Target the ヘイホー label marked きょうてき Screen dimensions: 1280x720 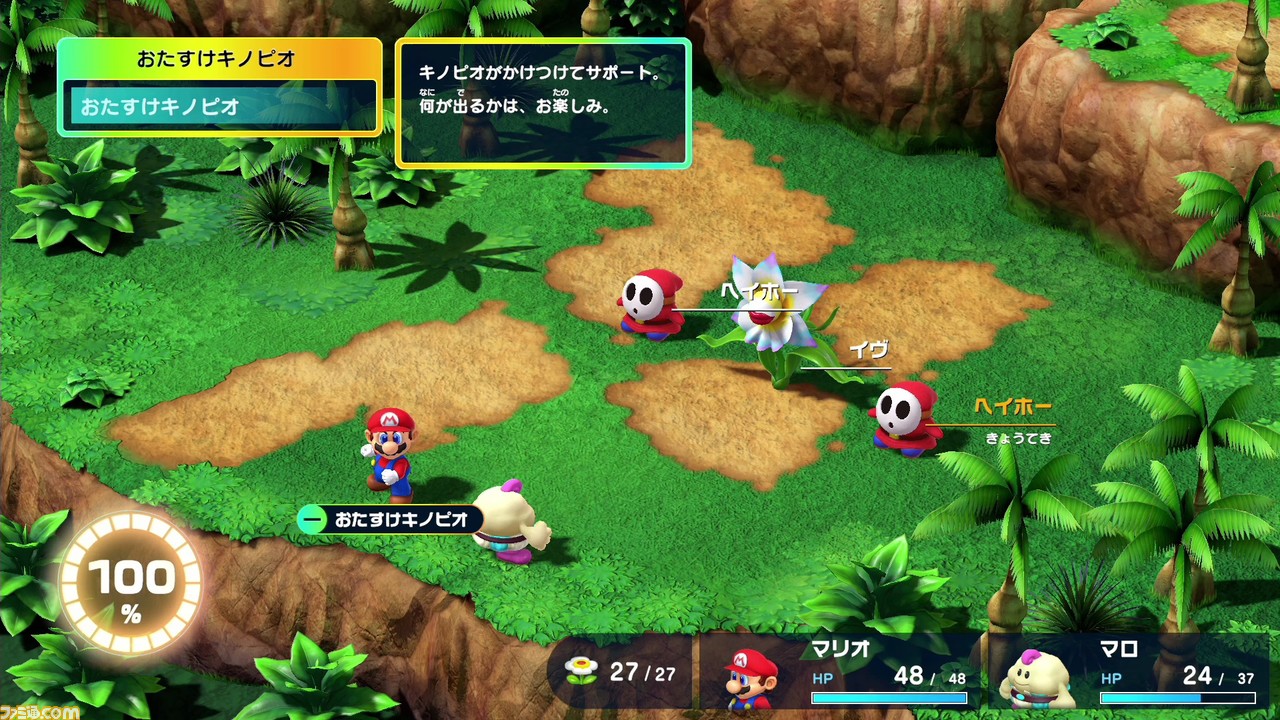tap(1012, 407)
